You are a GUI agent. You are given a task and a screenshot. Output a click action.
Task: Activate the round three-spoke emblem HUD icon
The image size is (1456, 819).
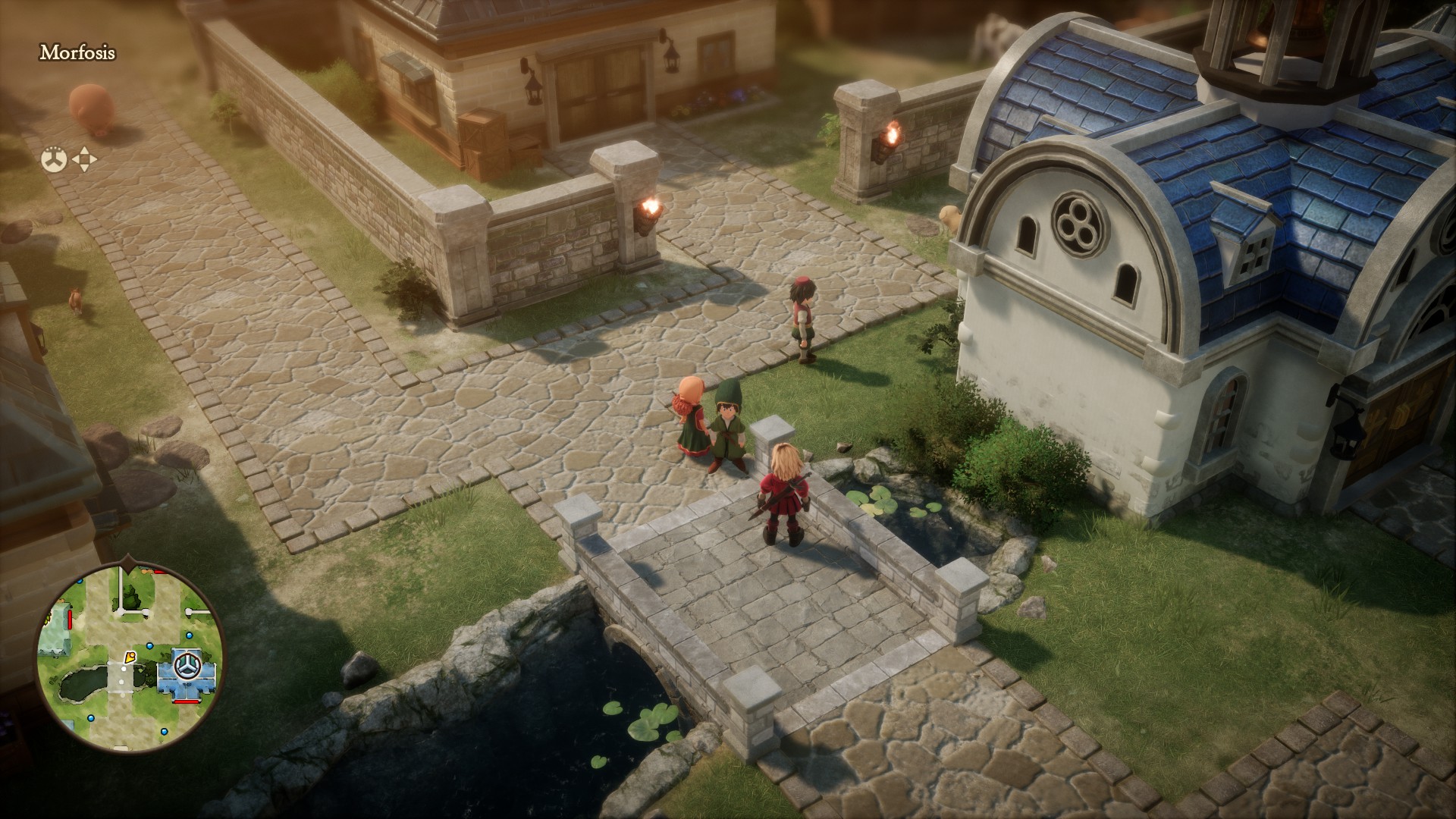54,160
